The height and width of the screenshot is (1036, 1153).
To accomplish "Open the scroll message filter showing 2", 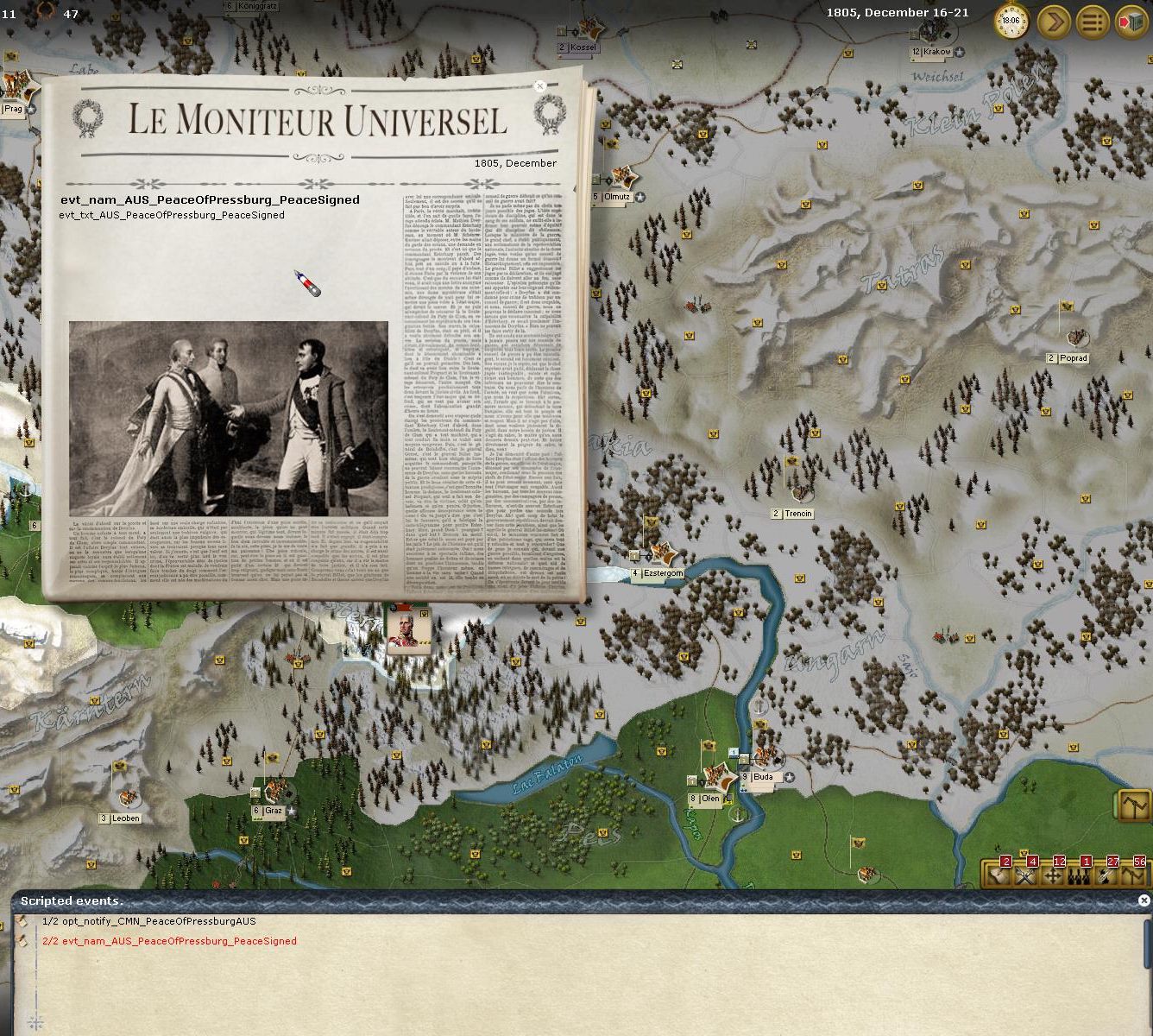I will (999, 874).
